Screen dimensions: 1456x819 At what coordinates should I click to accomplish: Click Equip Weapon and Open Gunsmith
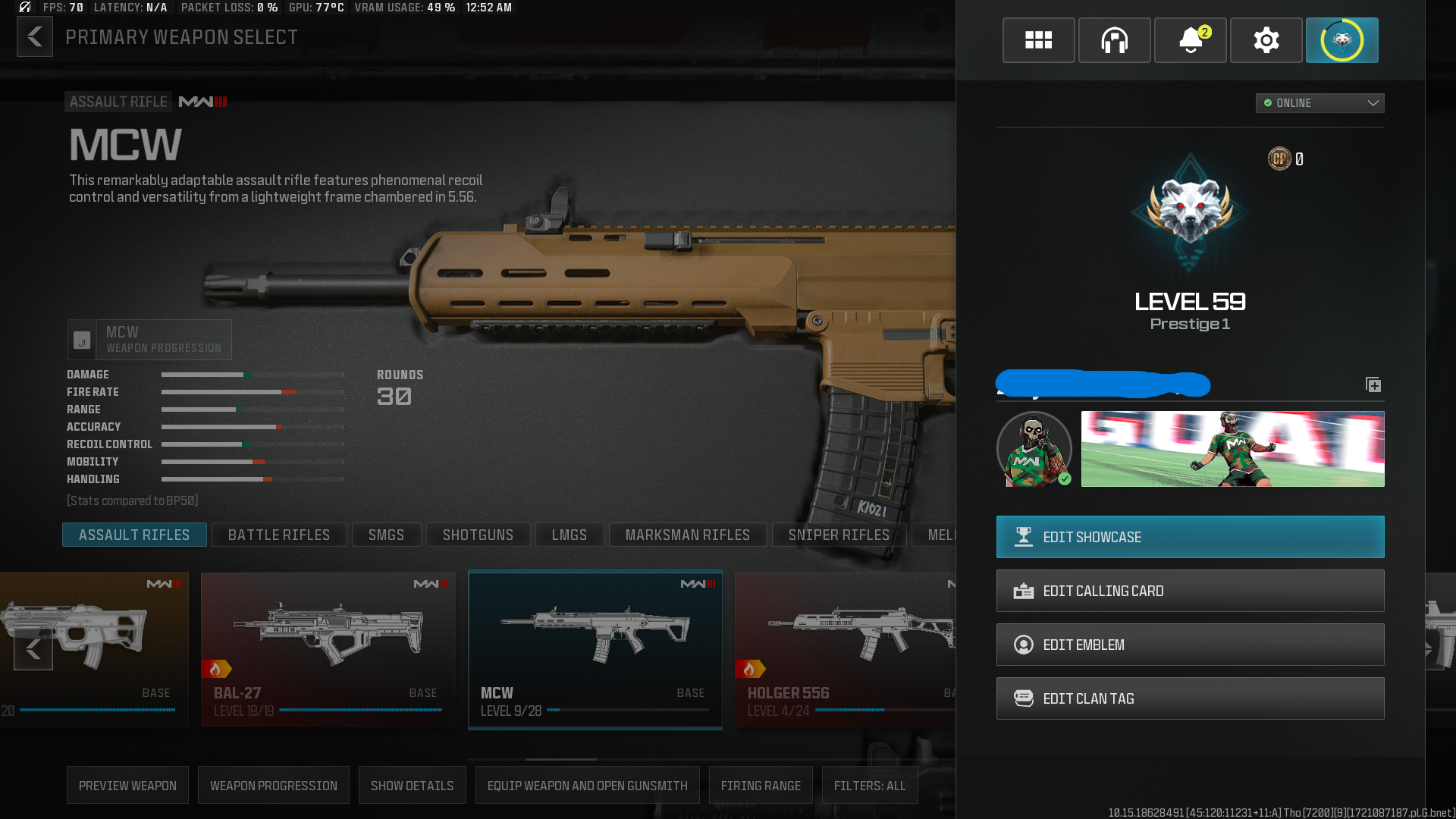(588, 785)
